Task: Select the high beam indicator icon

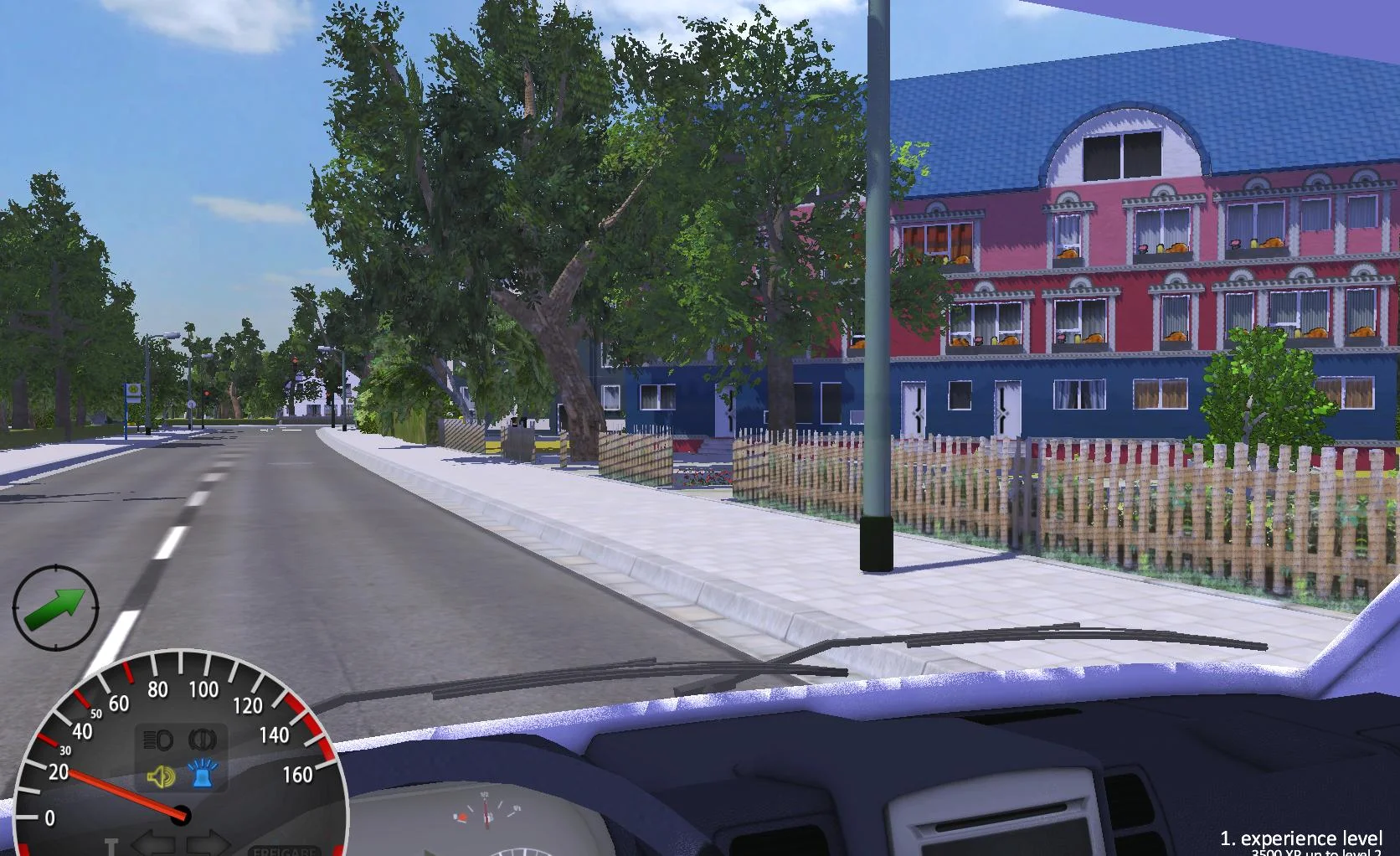Action: click(x=202, y=739)
